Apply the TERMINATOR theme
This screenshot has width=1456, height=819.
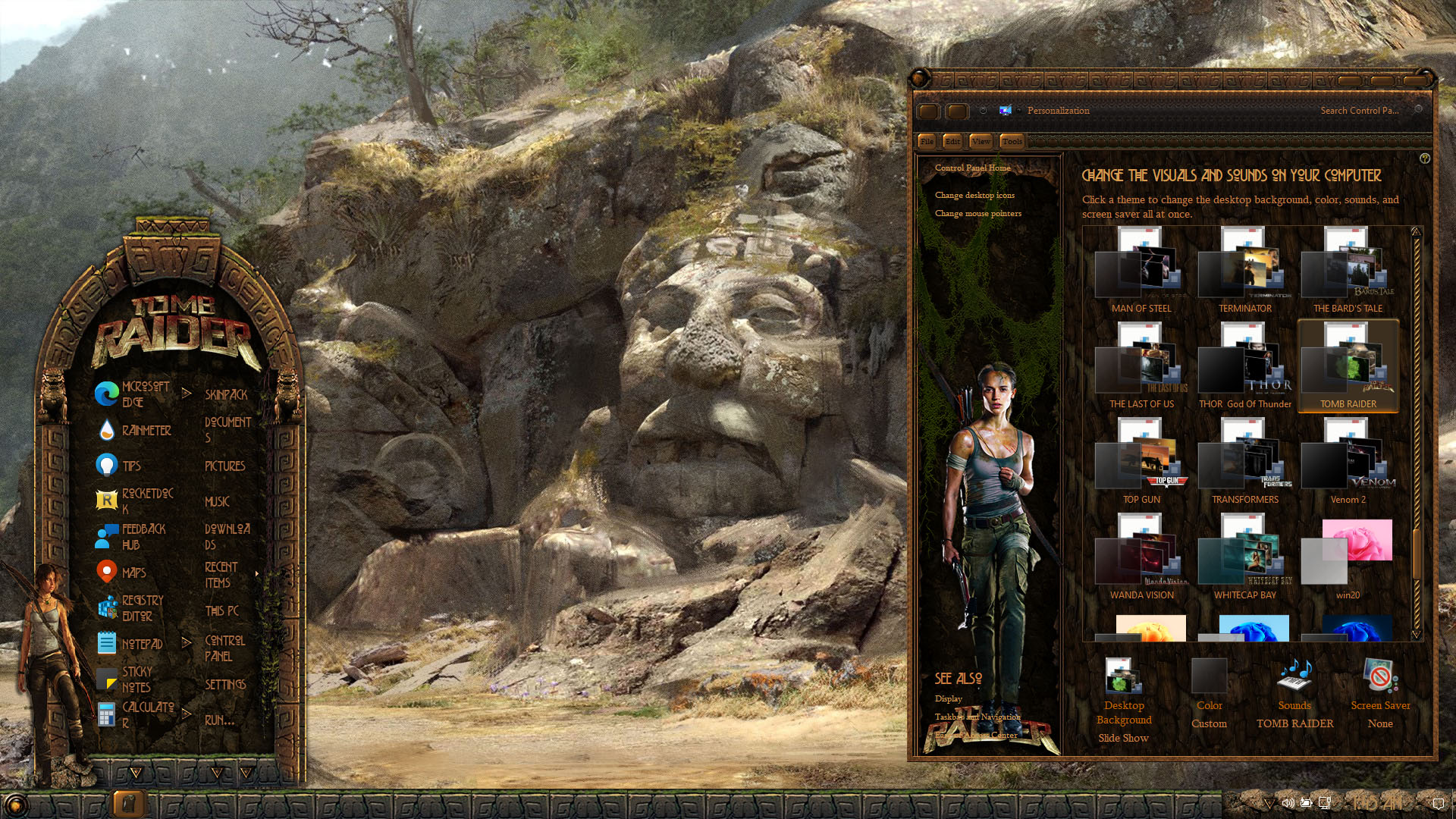tap(1244, 271)
